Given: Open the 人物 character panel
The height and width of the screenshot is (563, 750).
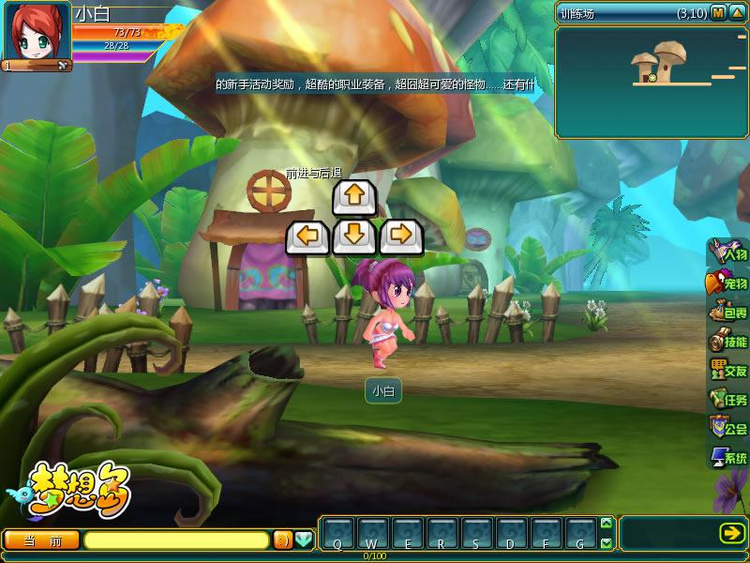Looking at the screenshot, I should (x=728, y=254).
